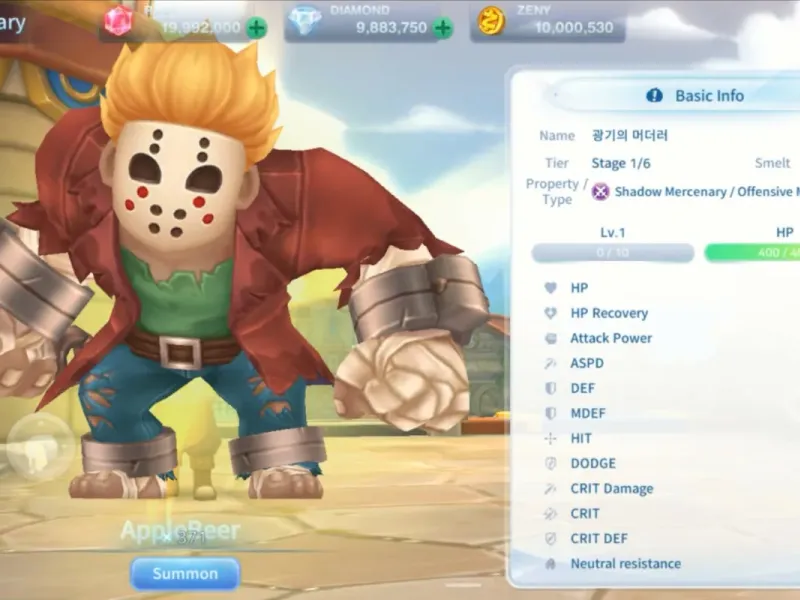Buy more diamonds using the plus button
This screenshot has width=800, height=600.
pyautogui.click(x=443, y=28)
